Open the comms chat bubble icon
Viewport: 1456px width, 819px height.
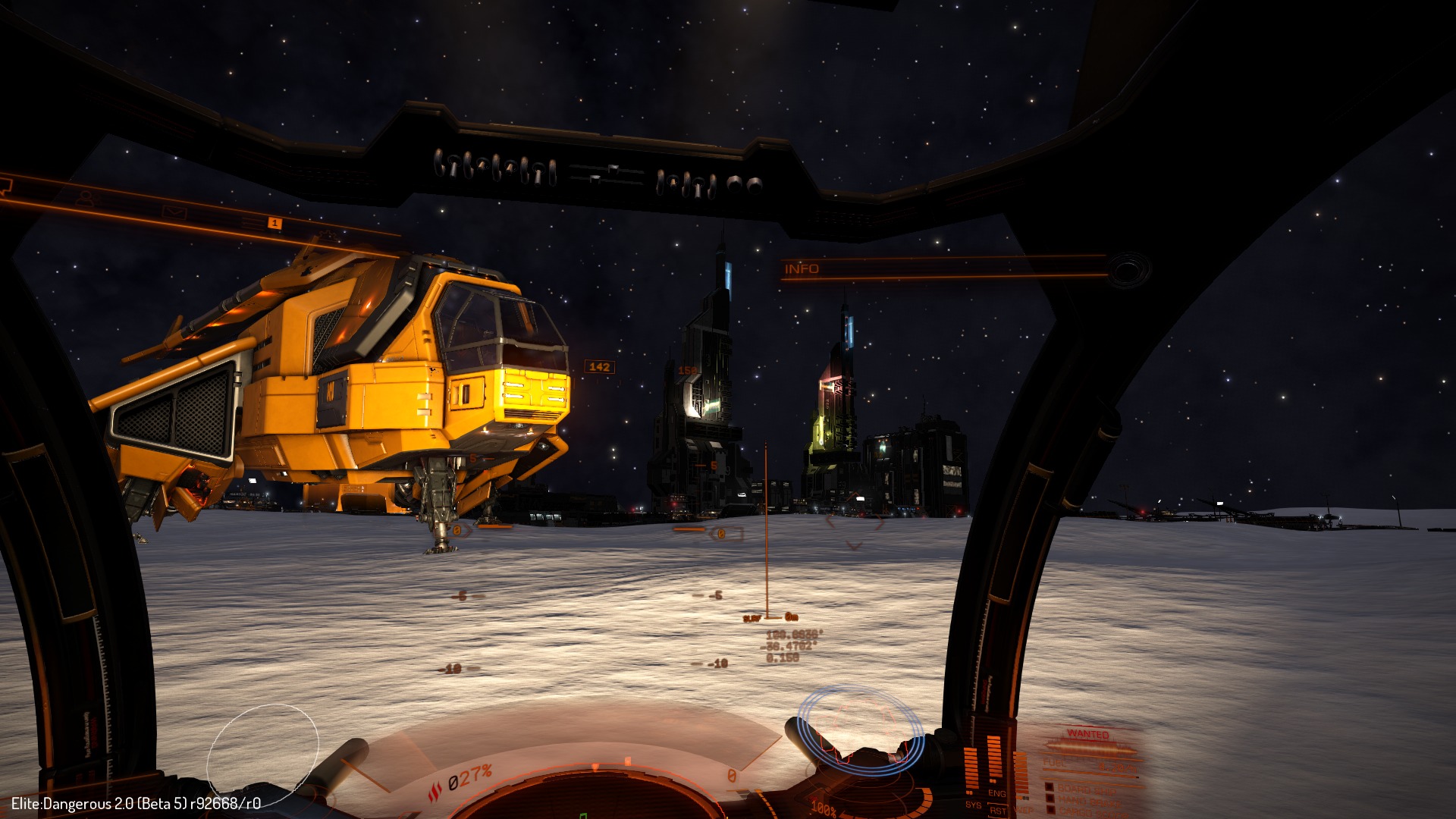coord(5,184)
